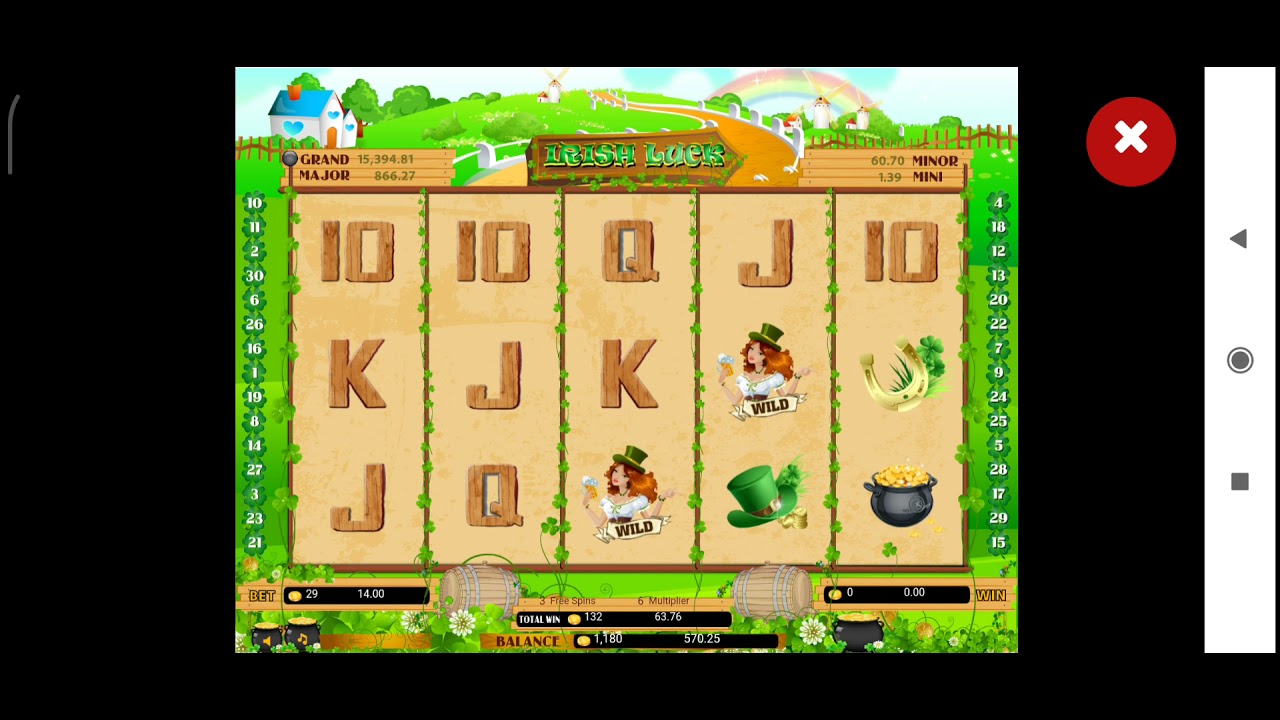Tap the Android recents square button

click(x=1239, y=482)
